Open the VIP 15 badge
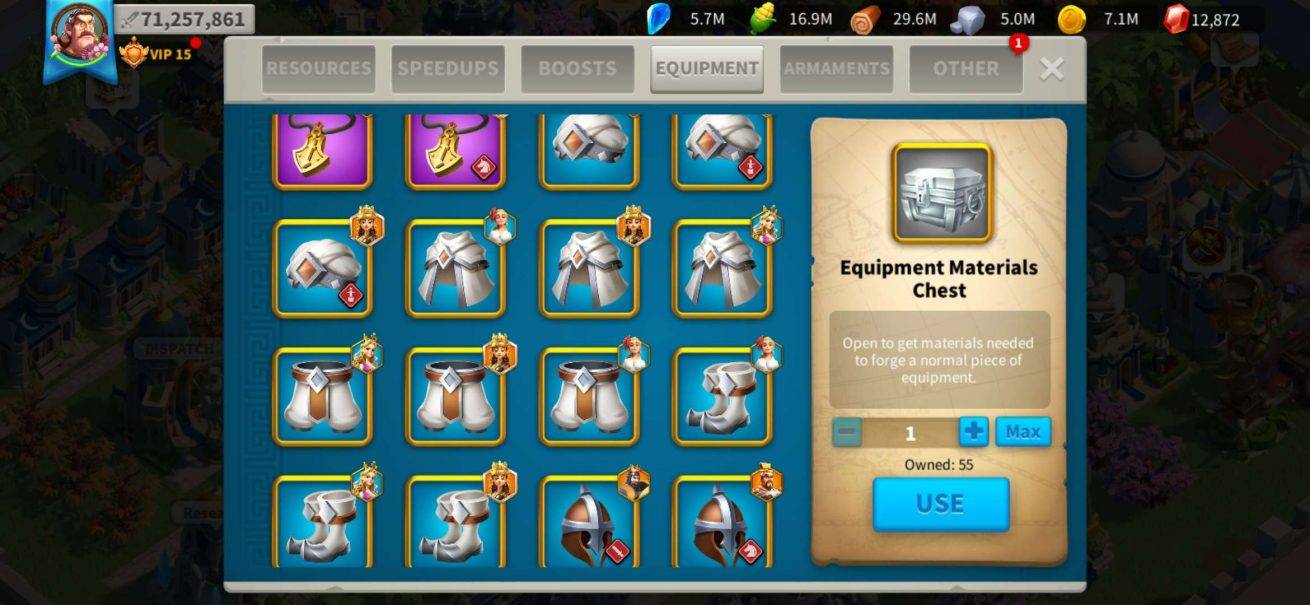 156,53
